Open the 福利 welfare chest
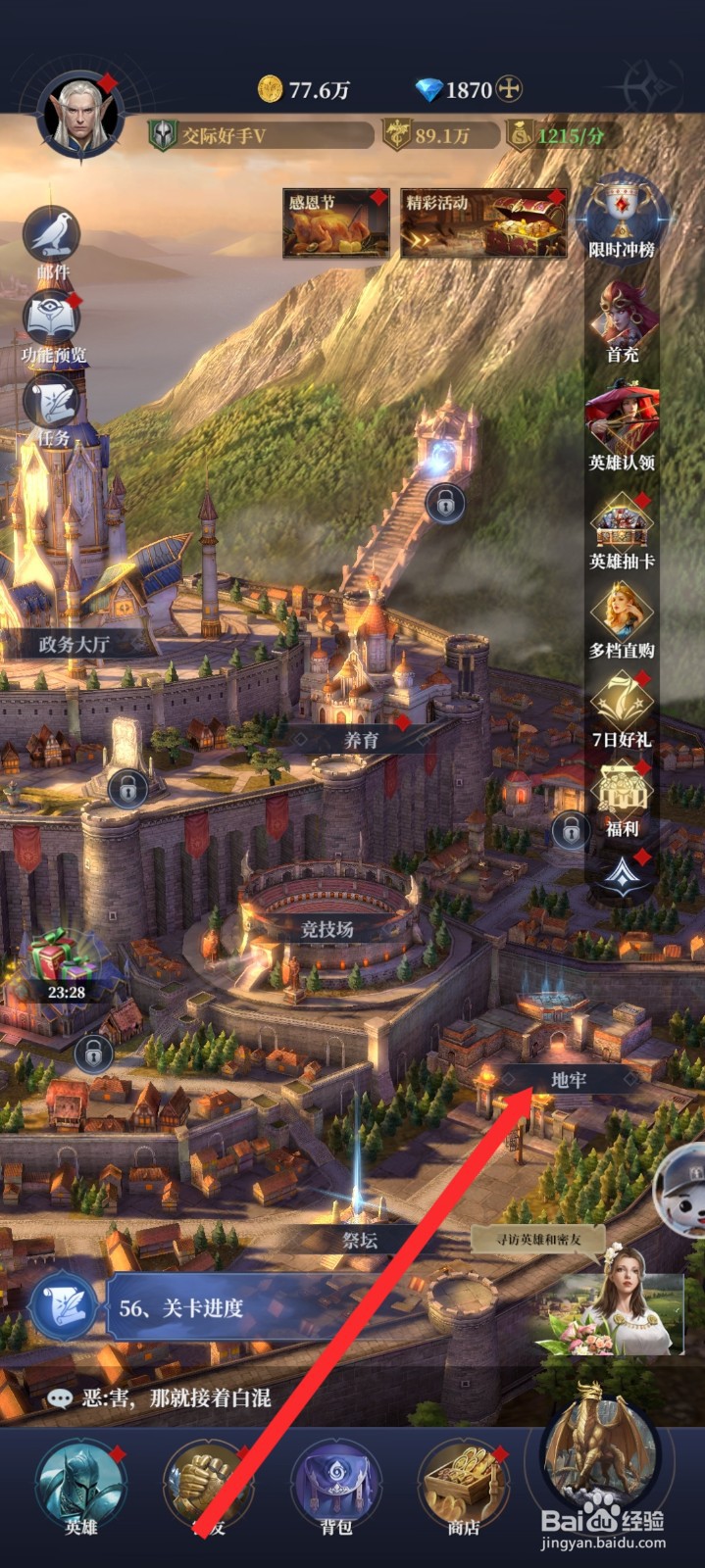This screenshot has width=705, height=1568. tap(622, 796)
